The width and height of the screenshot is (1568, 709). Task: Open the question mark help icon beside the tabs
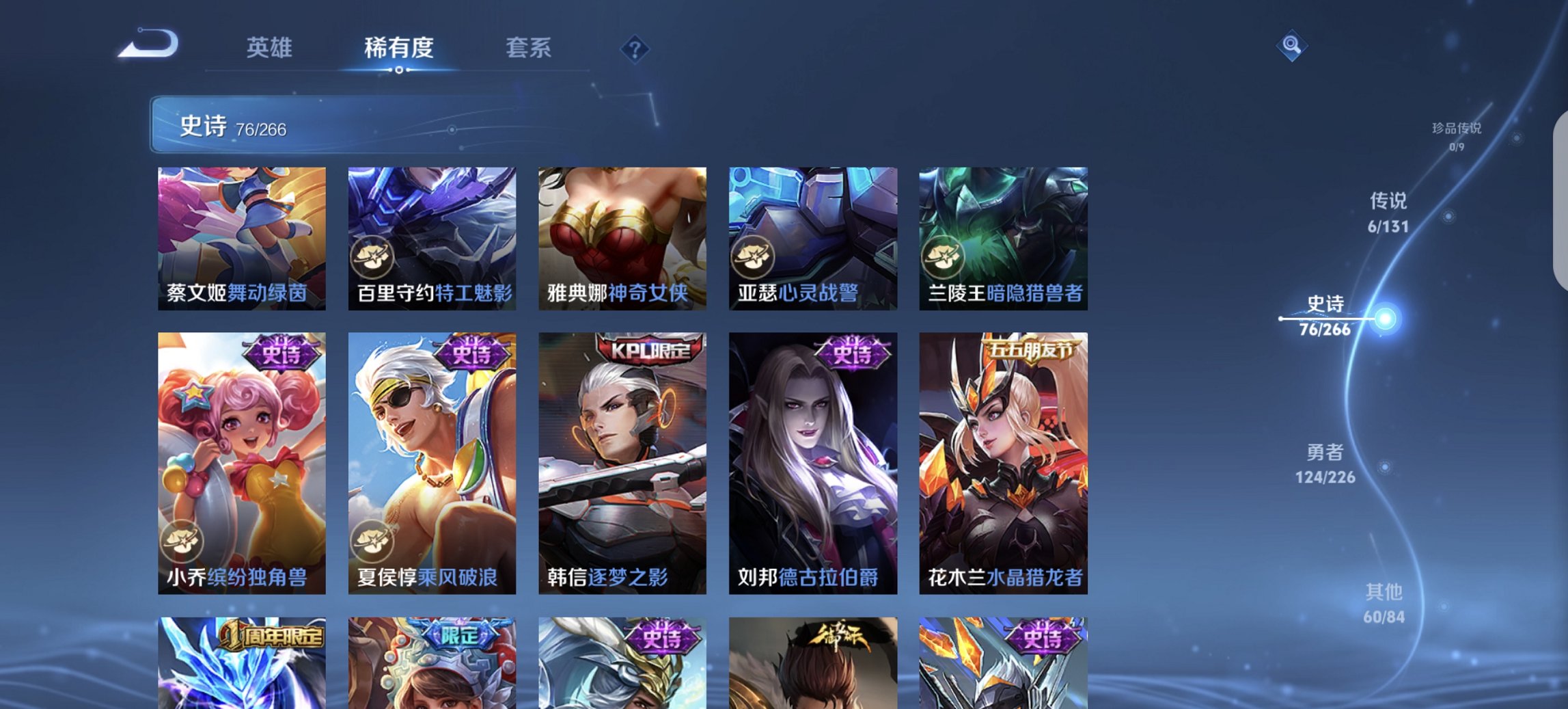(634, 48)
